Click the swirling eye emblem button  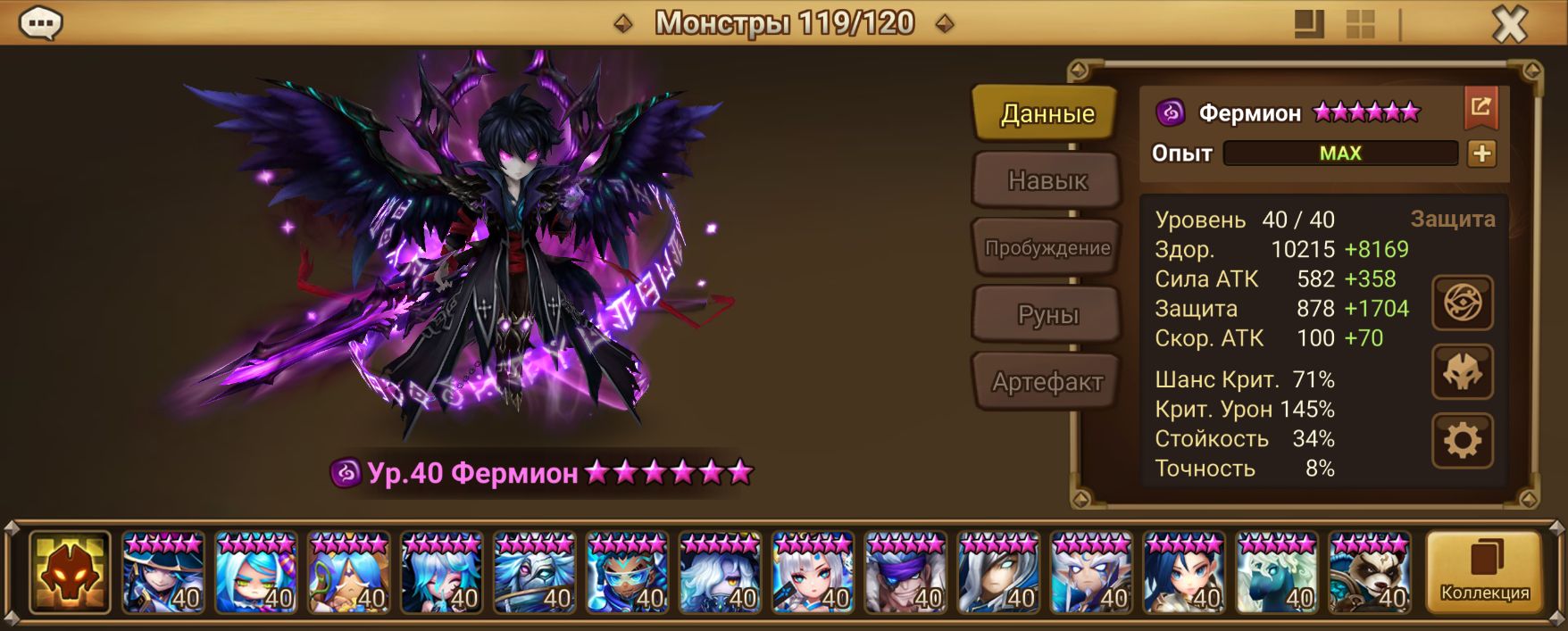[x=1462, y=303]
